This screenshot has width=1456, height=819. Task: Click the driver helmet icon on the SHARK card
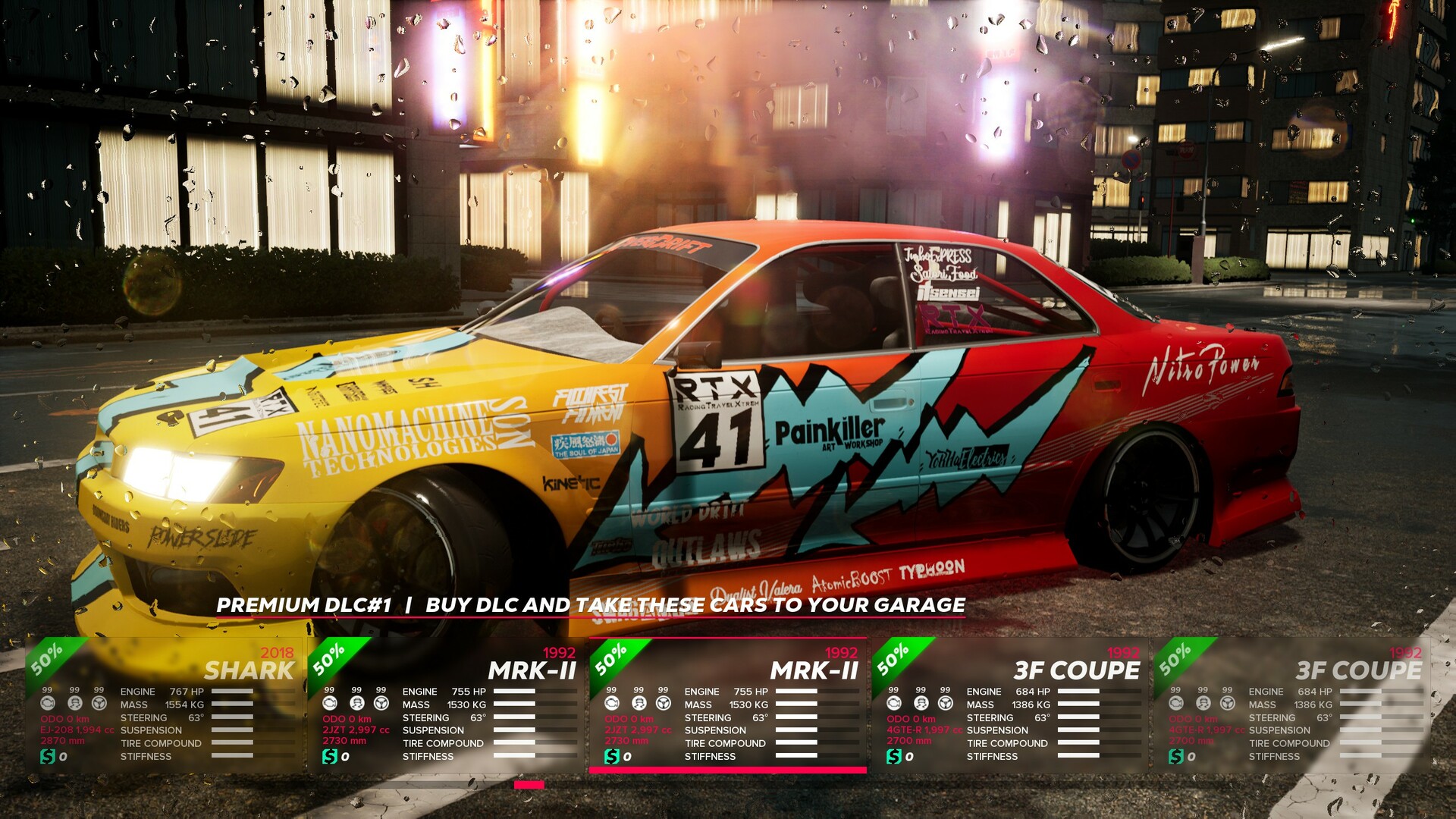[74, 704]
